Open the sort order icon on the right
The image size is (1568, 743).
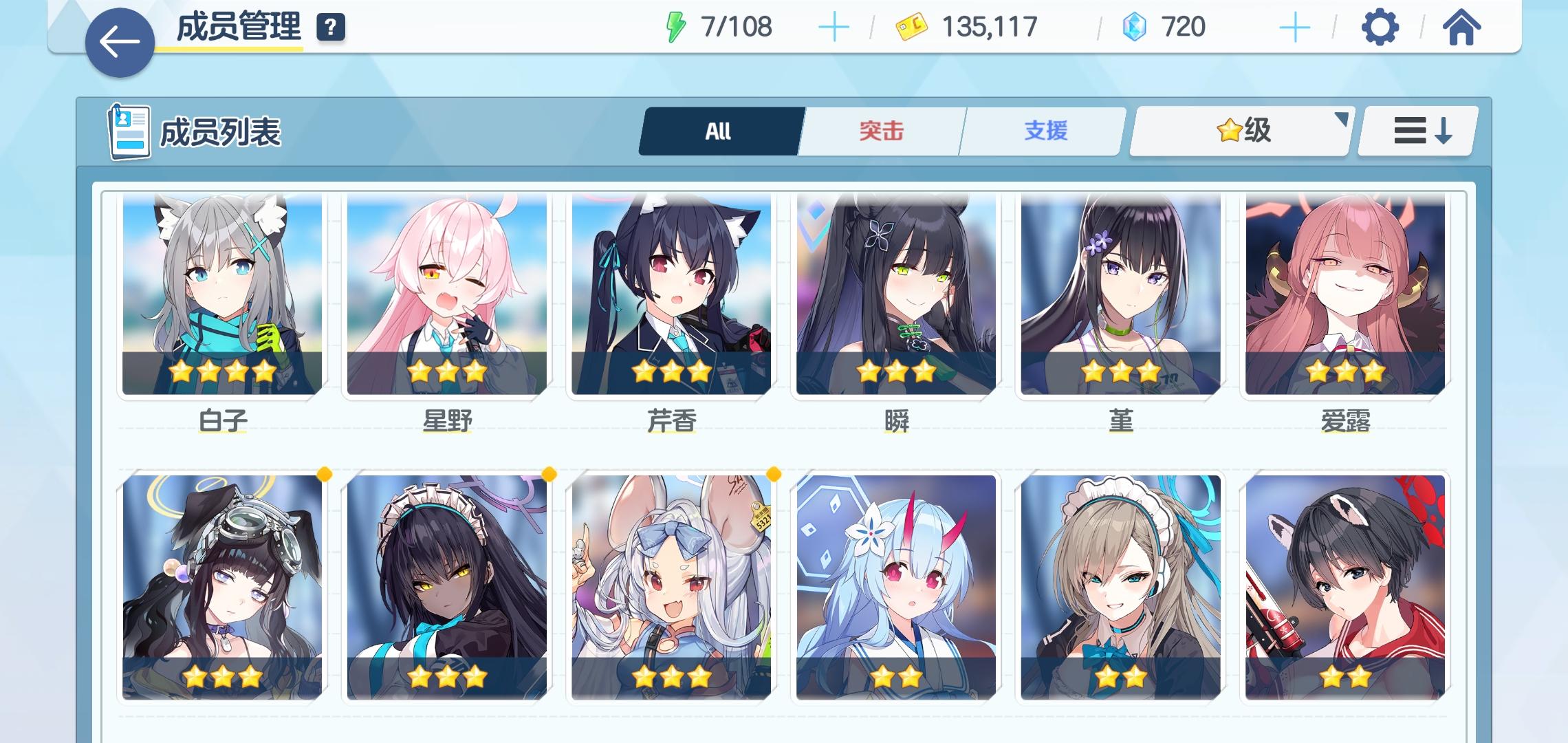[1418, 131]
